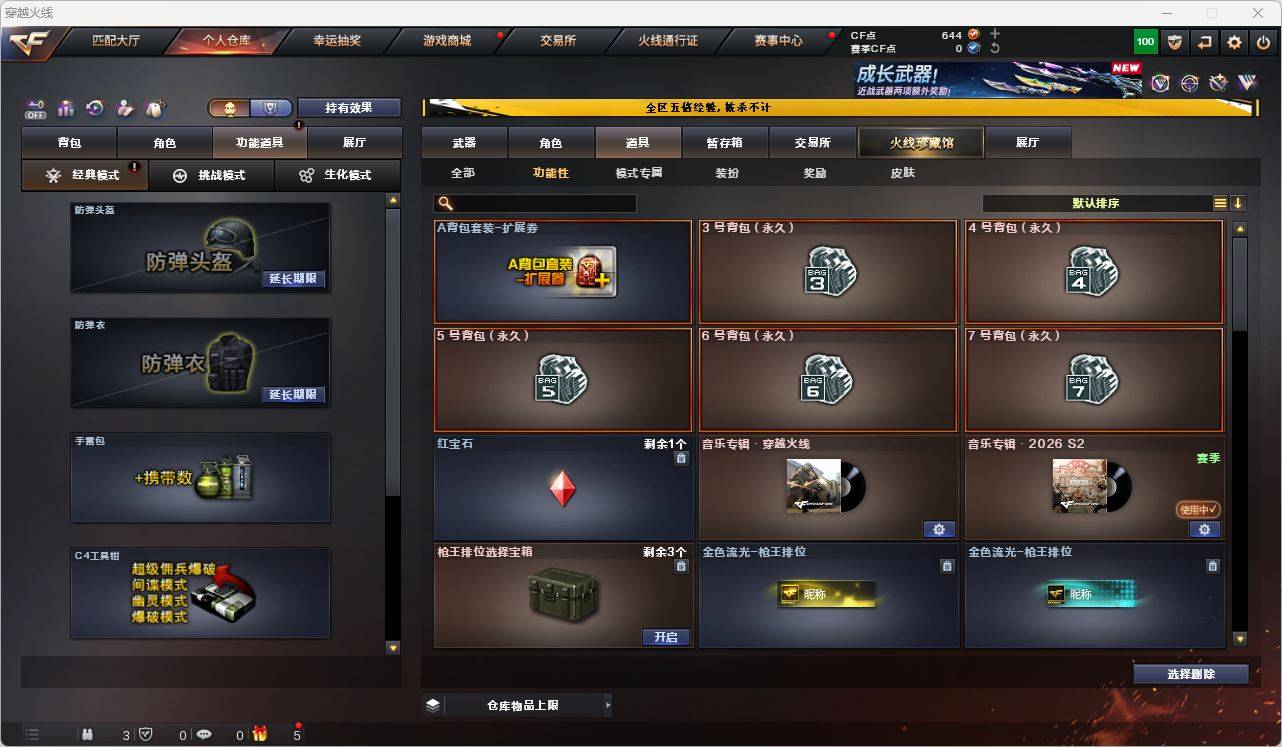Click the gear expander on 音乐专辑·穿越火线 card
The width and height of the screenshot is (1282, 747).
(938, 529)
